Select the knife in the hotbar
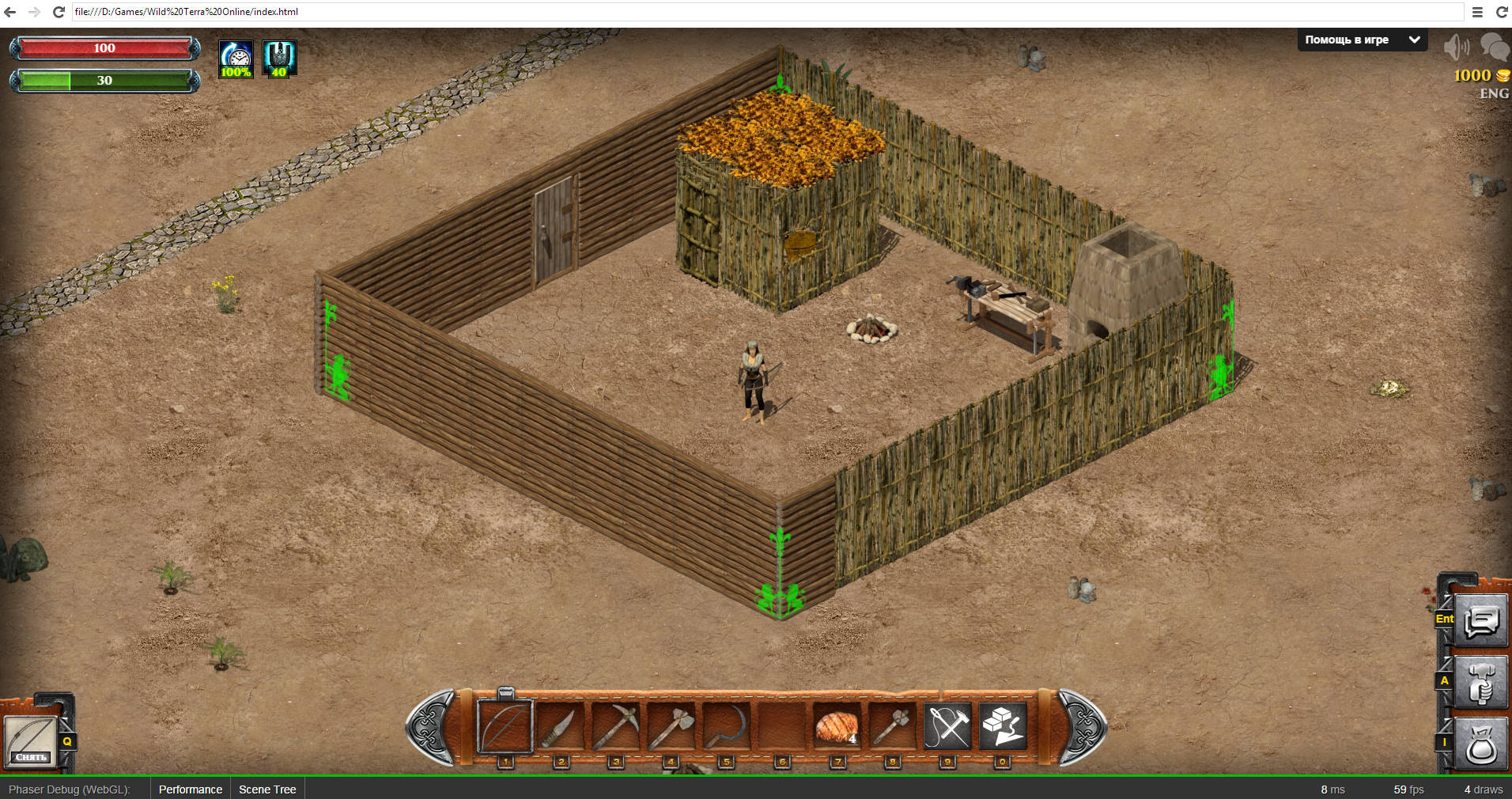 [x=560, y=726]
